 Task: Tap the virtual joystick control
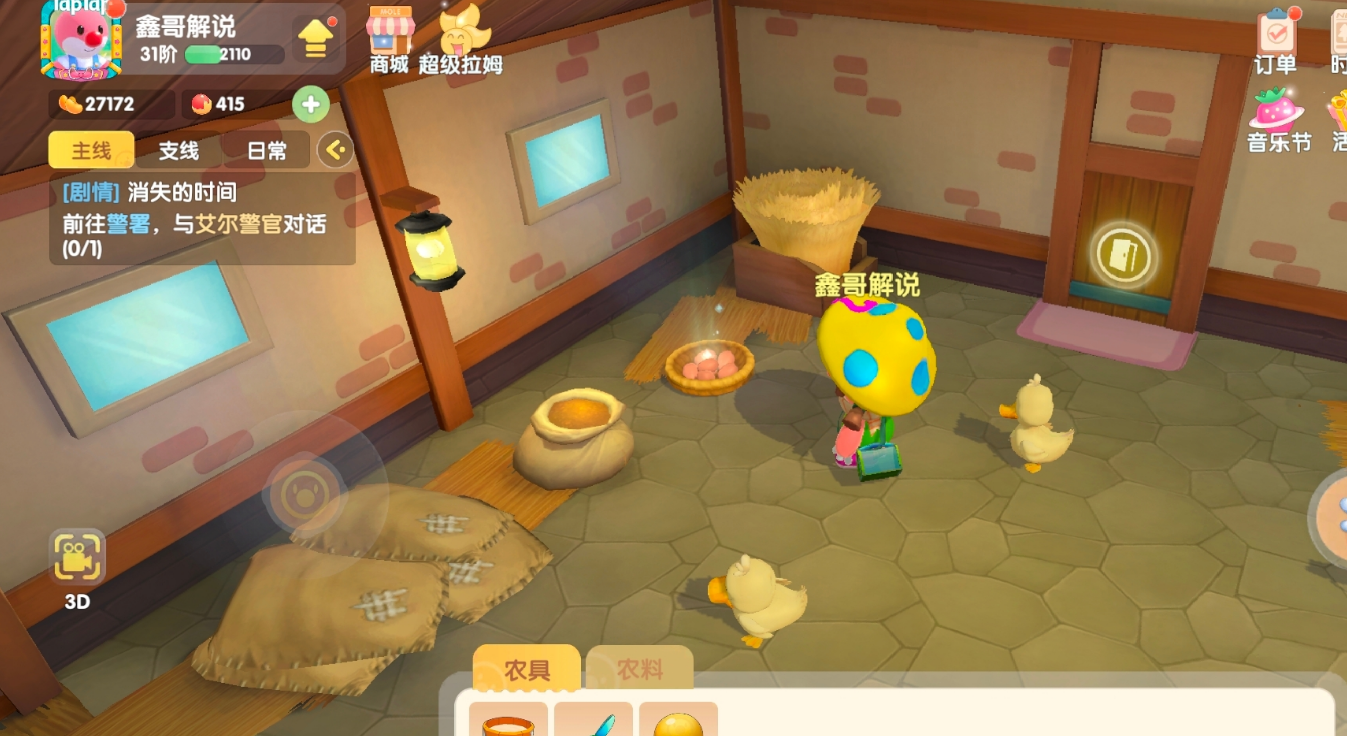(299, 492)
